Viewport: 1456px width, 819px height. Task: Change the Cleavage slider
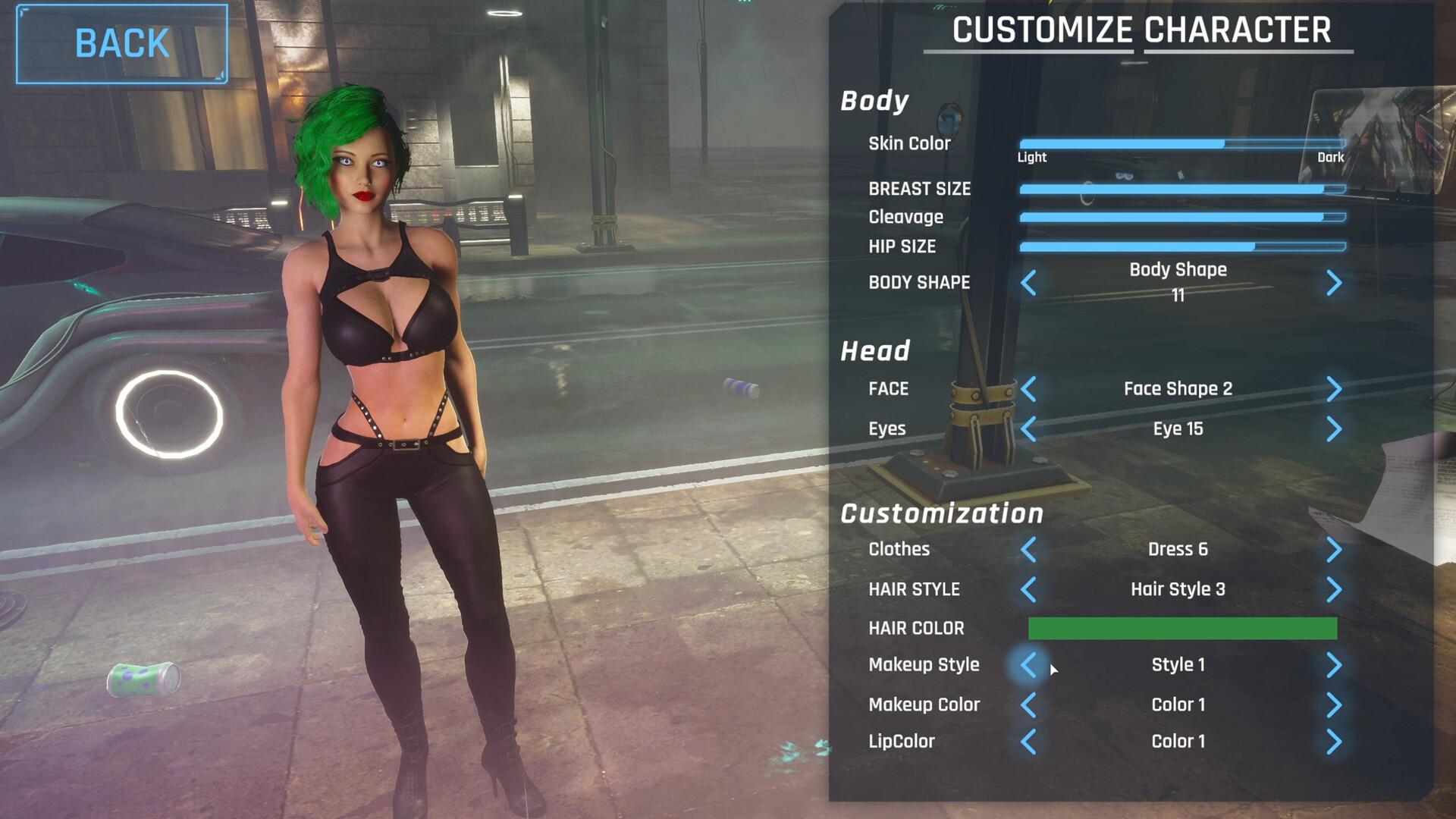point(1181,217)
